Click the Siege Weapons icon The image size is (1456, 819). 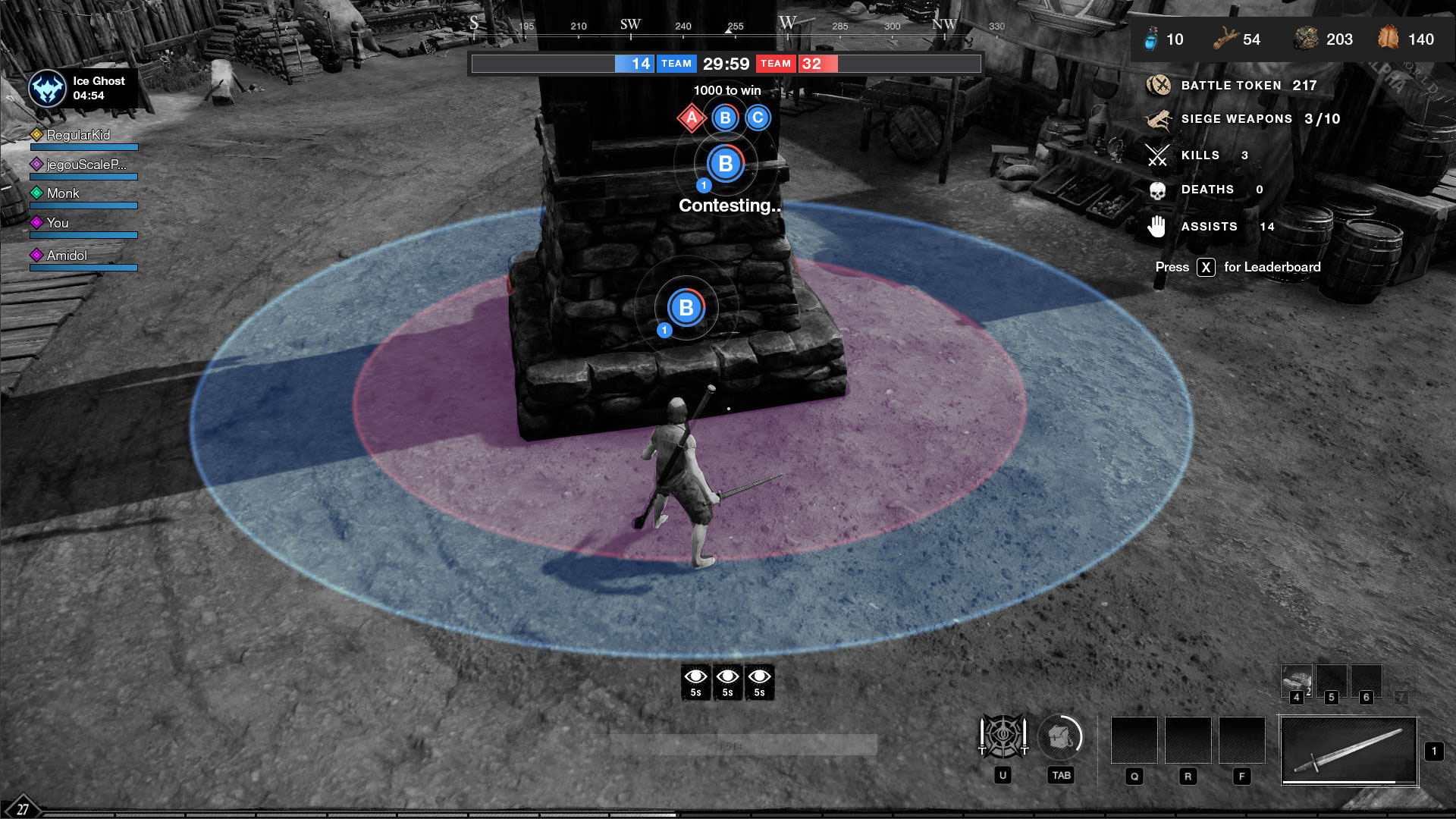(x=1158, y=119)
